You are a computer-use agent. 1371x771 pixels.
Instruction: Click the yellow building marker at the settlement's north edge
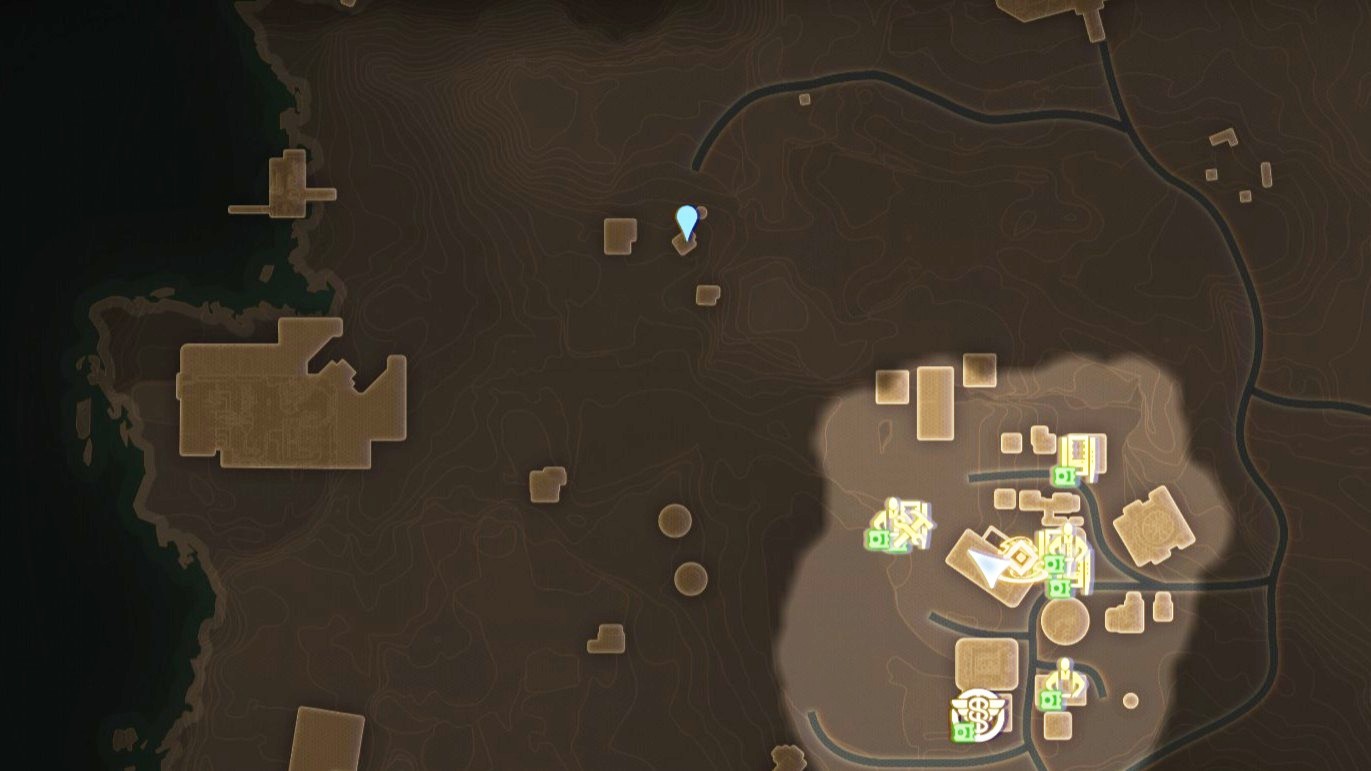(x=1079, y=451)
